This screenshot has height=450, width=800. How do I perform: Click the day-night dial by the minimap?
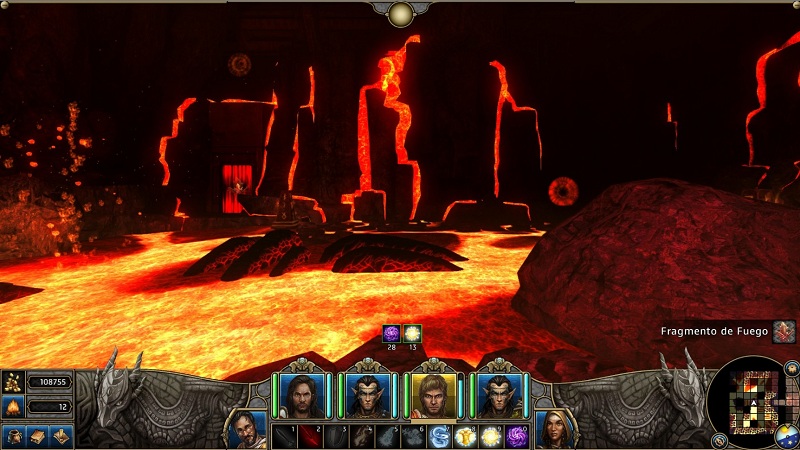(x=788, y=436)
